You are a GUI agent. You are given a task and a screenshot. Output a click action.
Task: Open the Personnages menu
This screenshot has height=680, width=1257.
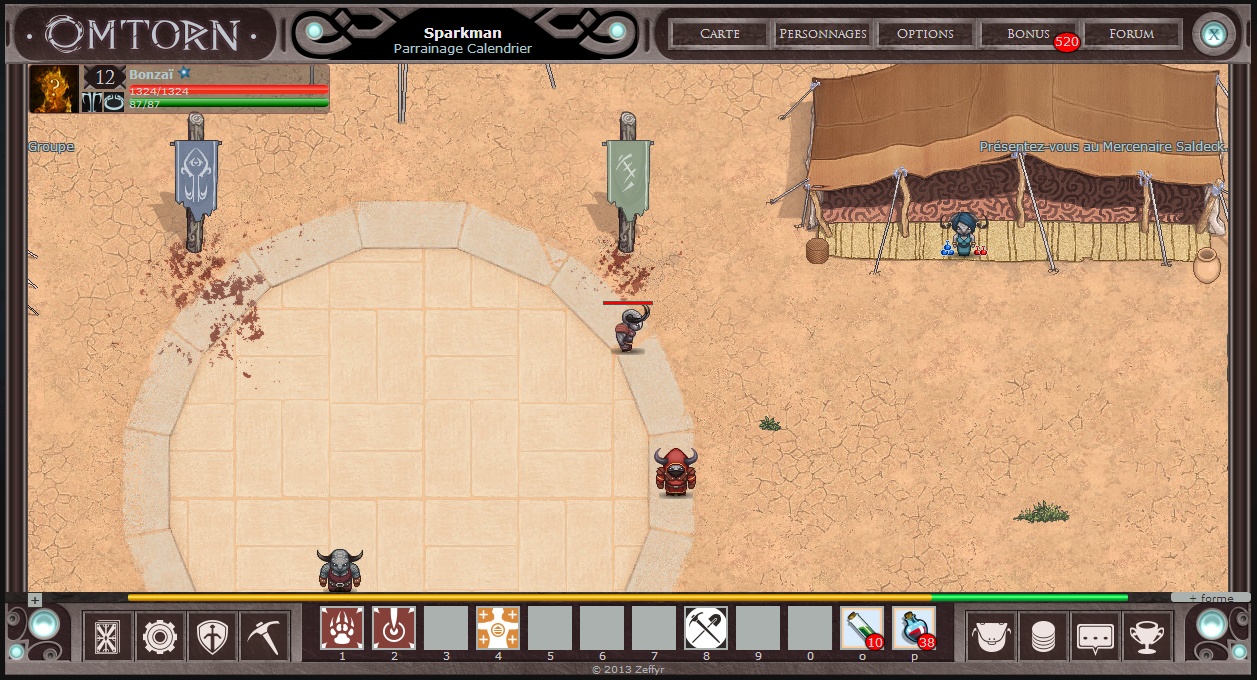click(822, 33)
